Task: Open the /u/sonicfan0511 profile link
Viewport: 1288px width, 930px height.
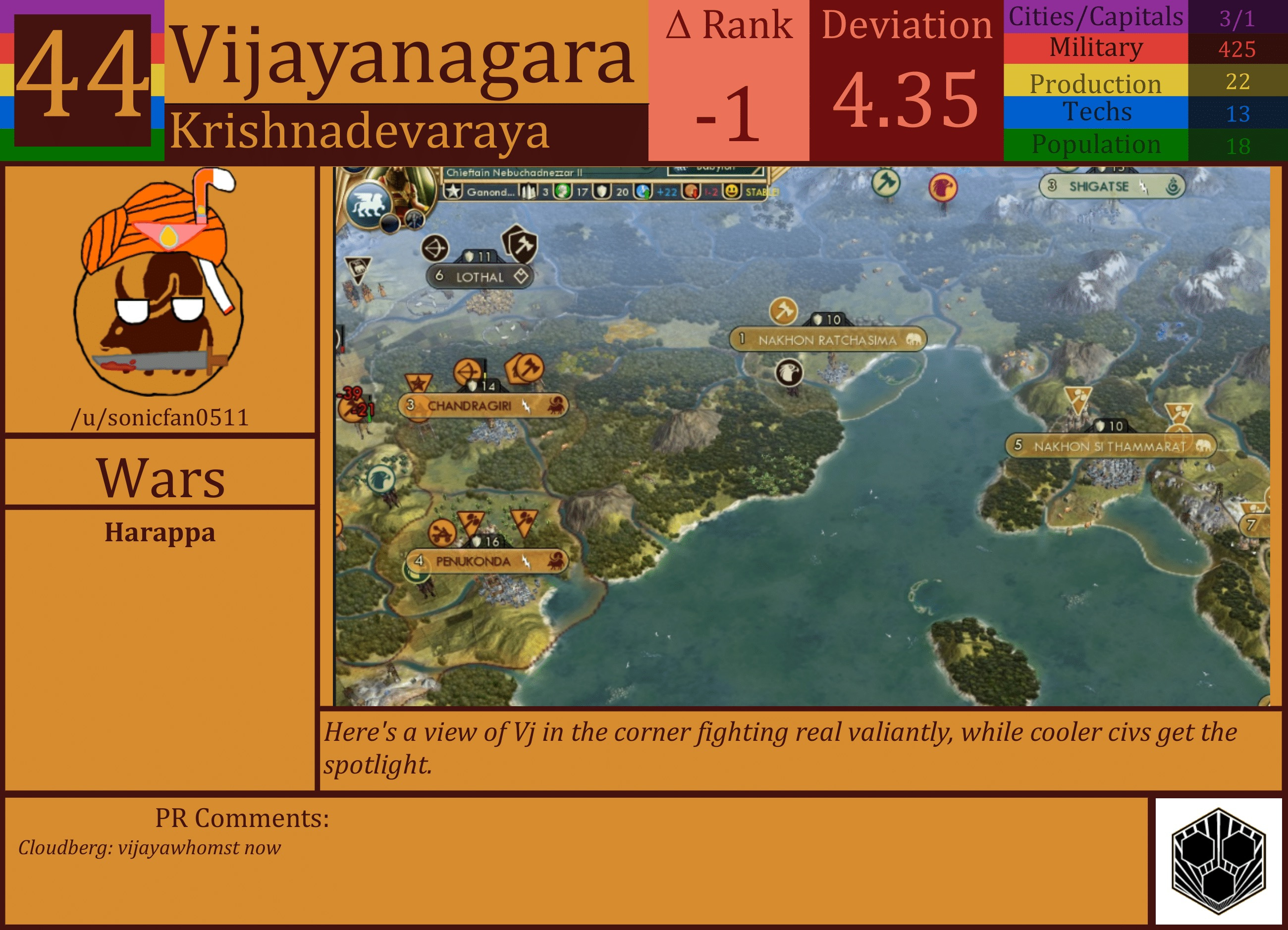Action: point(161,417)
